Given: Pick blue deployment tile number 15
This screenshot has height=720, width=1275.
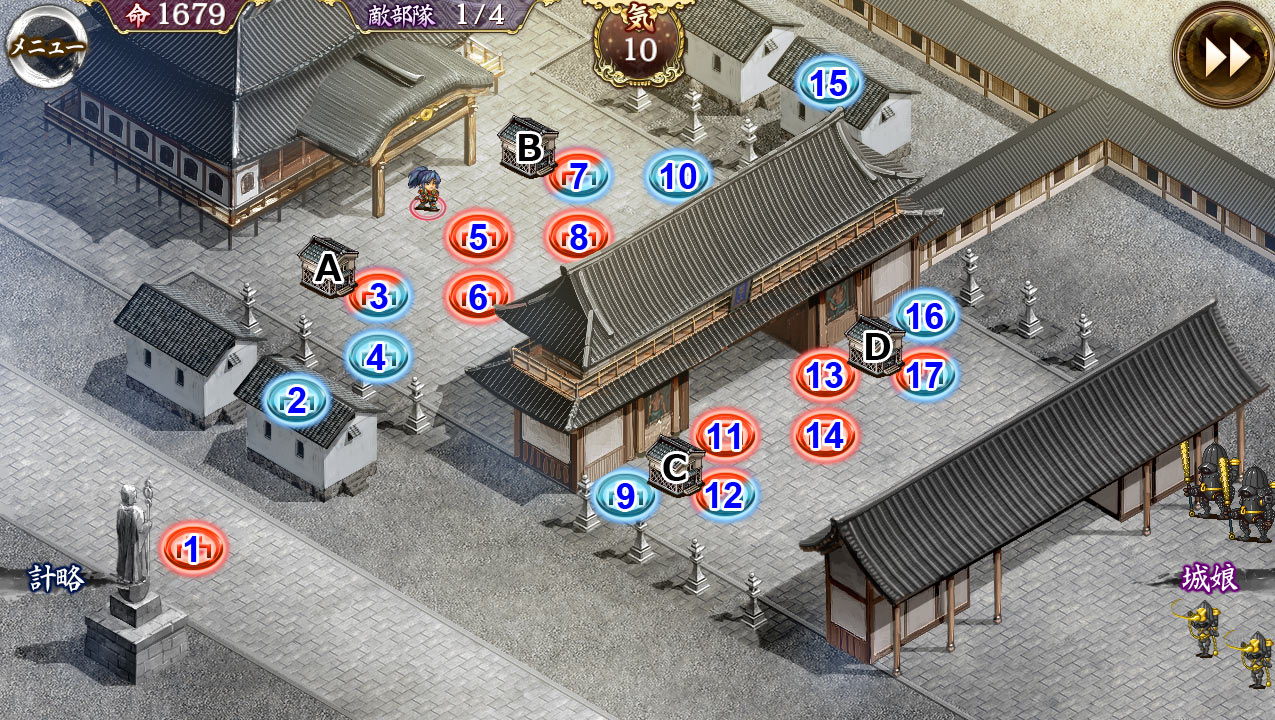Looking at the screenshot, I should click(830, 85).
